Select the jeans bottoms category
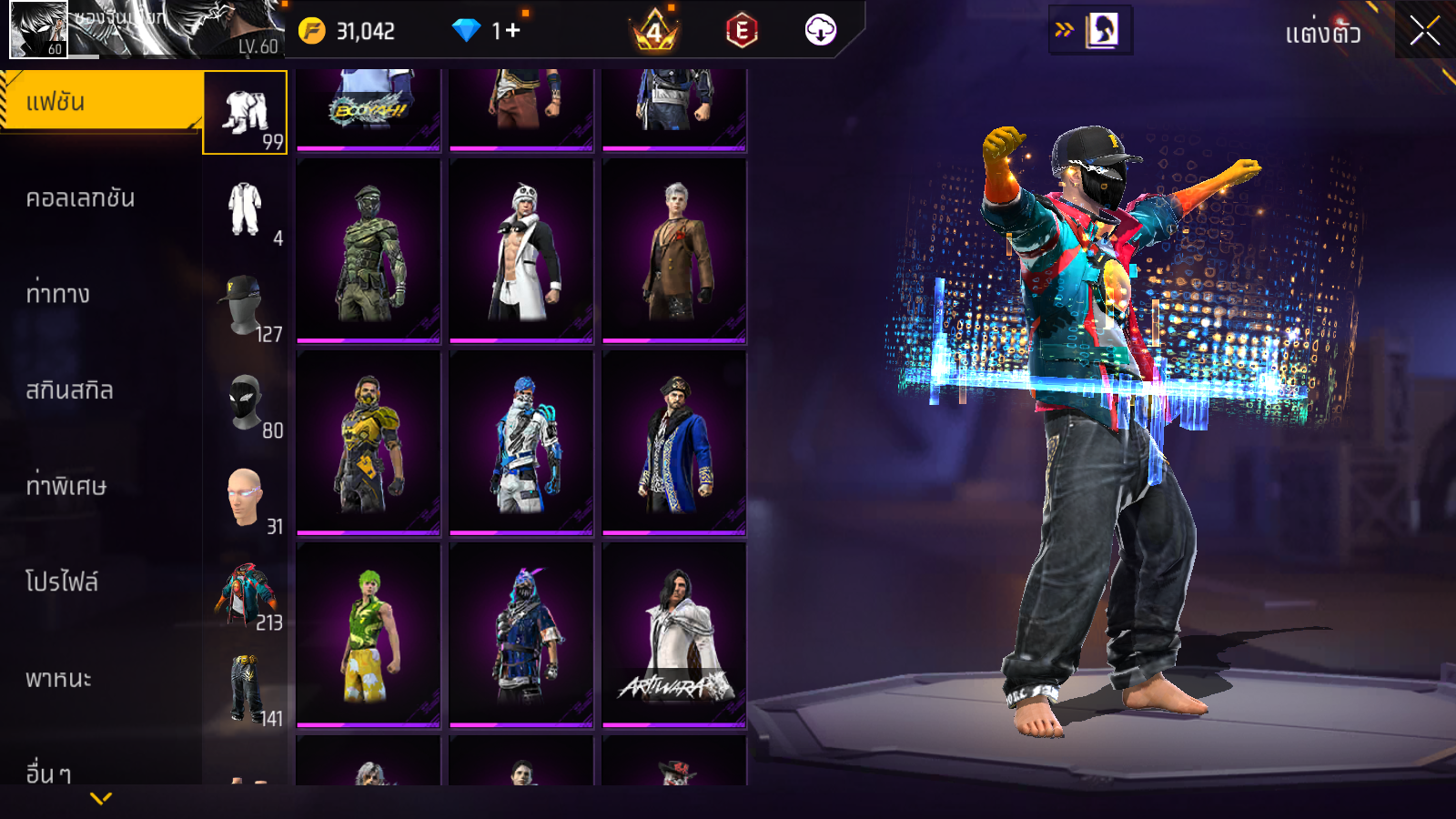 tap(245, 691)
